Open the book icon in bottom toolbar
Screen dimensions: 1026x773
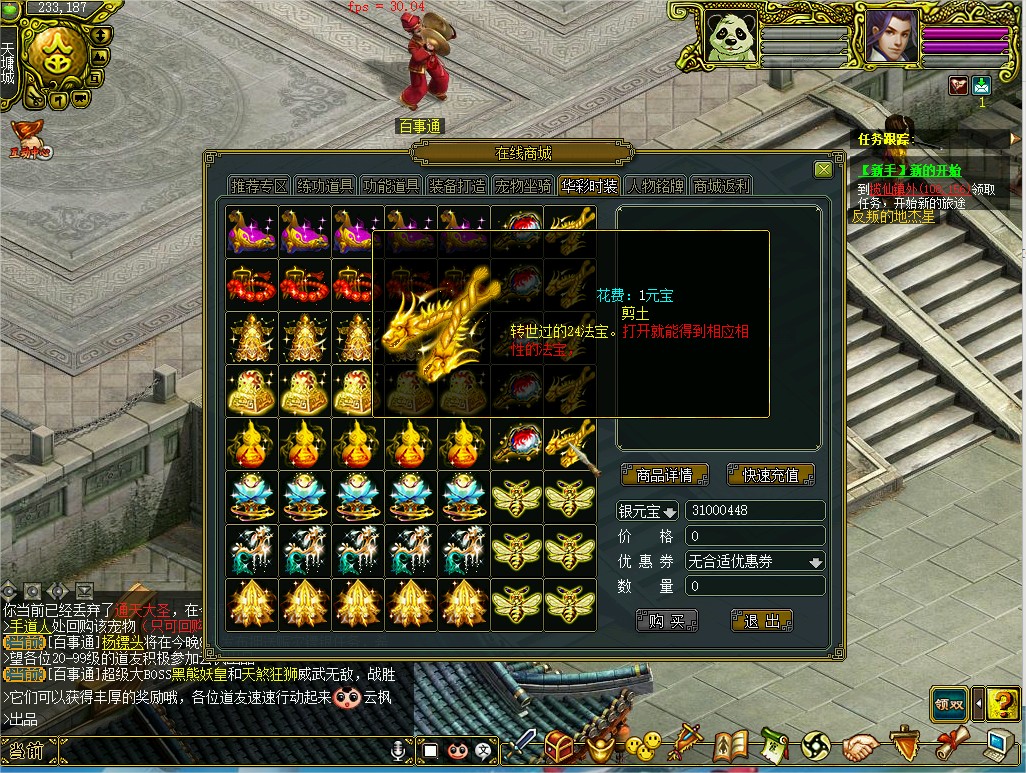732,746
